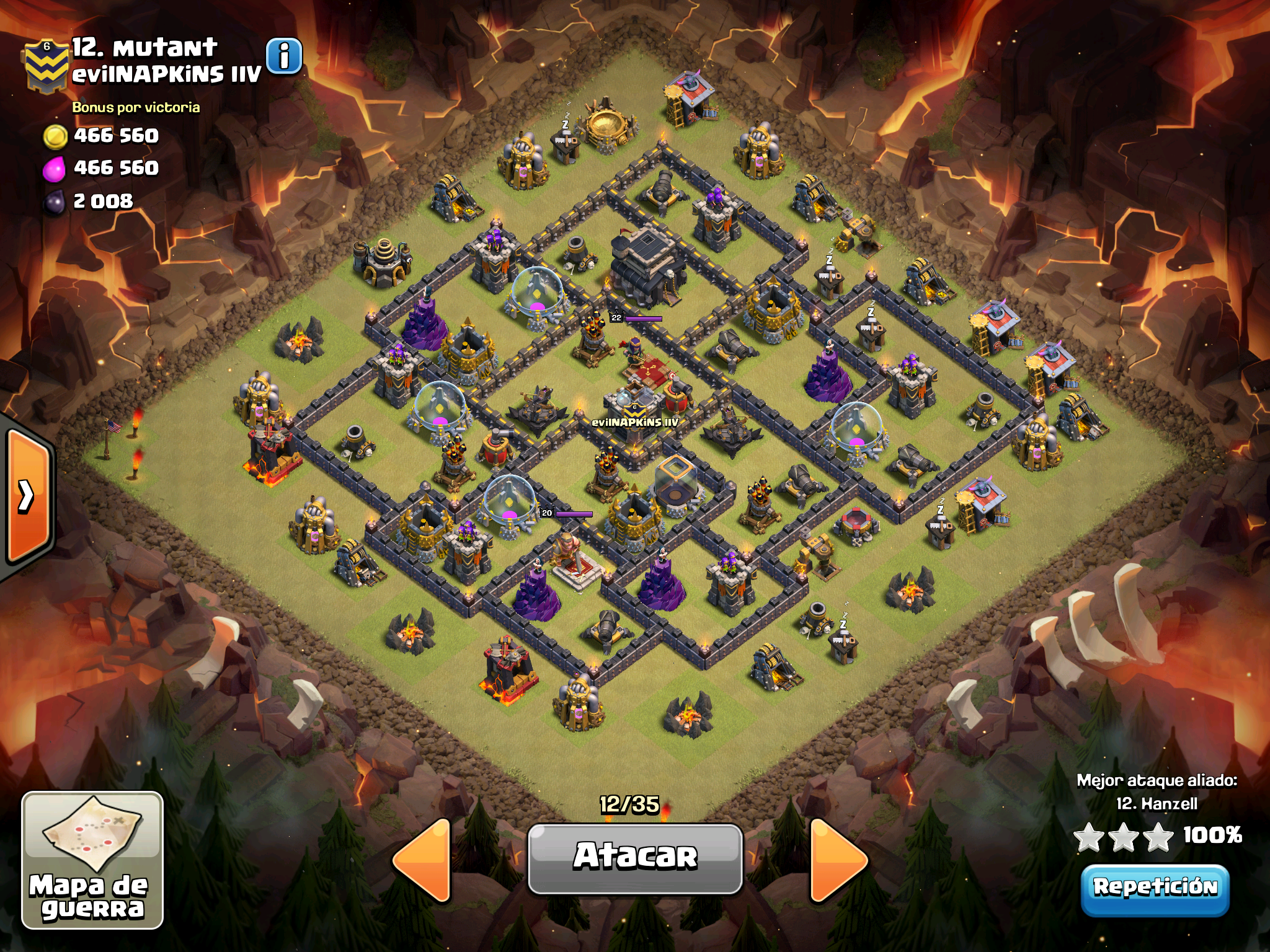The image size is (1270, 952).
Task: Open the blue info button beside evilNAPKiNS IIV
Action: [284, 56]
